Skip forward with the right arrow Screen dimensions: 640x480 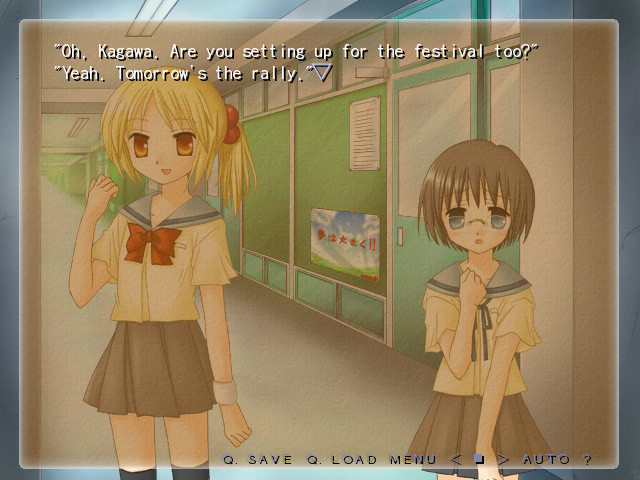[x=503, y=459]
